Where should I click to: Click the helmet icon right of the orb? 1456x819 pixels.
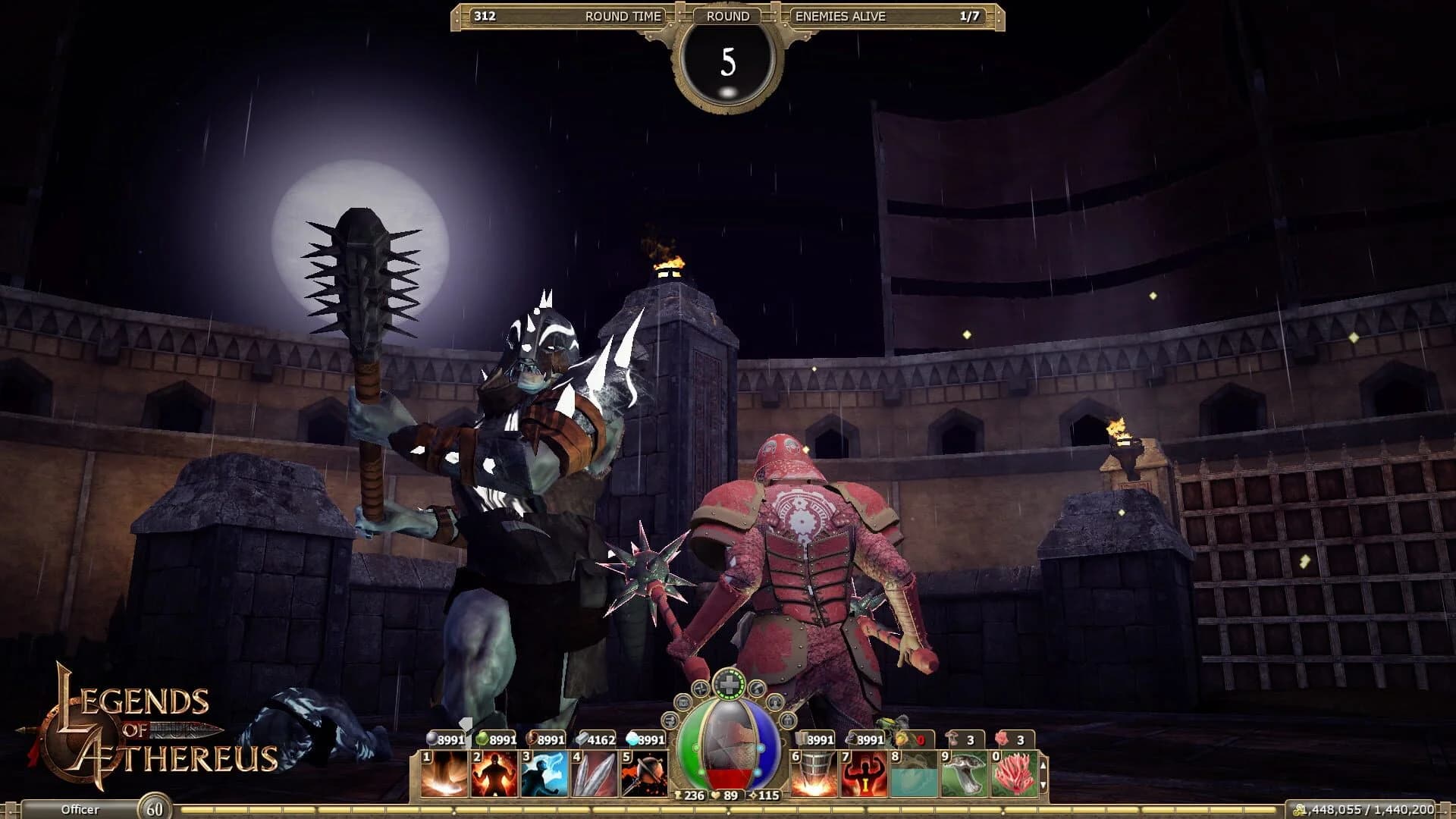click(786, 720)
